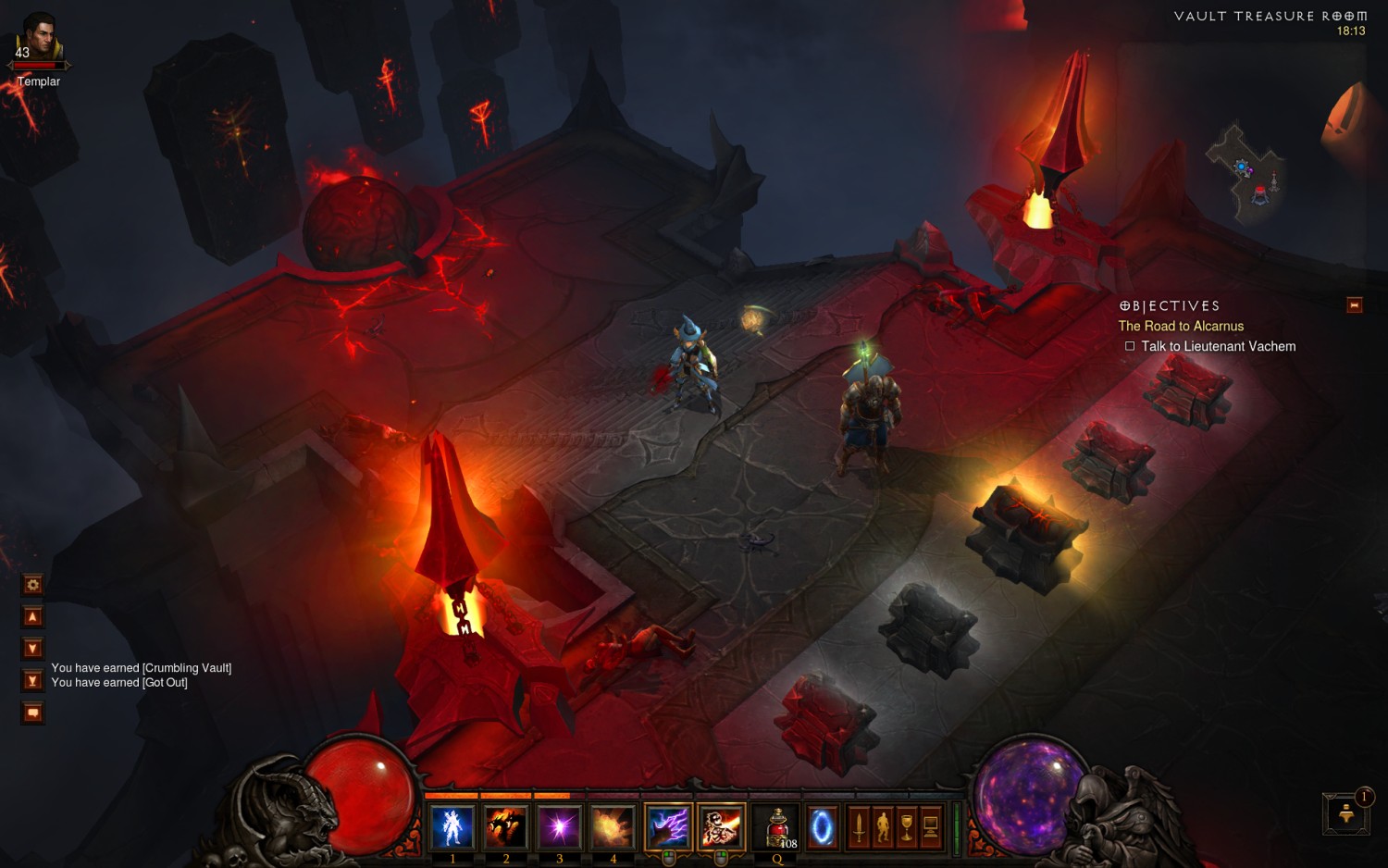Screen dimensions: 1388x868
Task: Open the skills menu sword button
Action: 859,827
